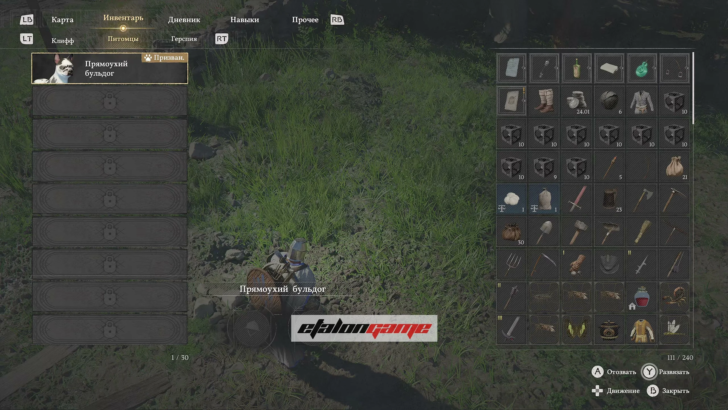The image size is (728, 410).
Task: Choose the red sword inventory slot
Action: (x=577, y=199)
